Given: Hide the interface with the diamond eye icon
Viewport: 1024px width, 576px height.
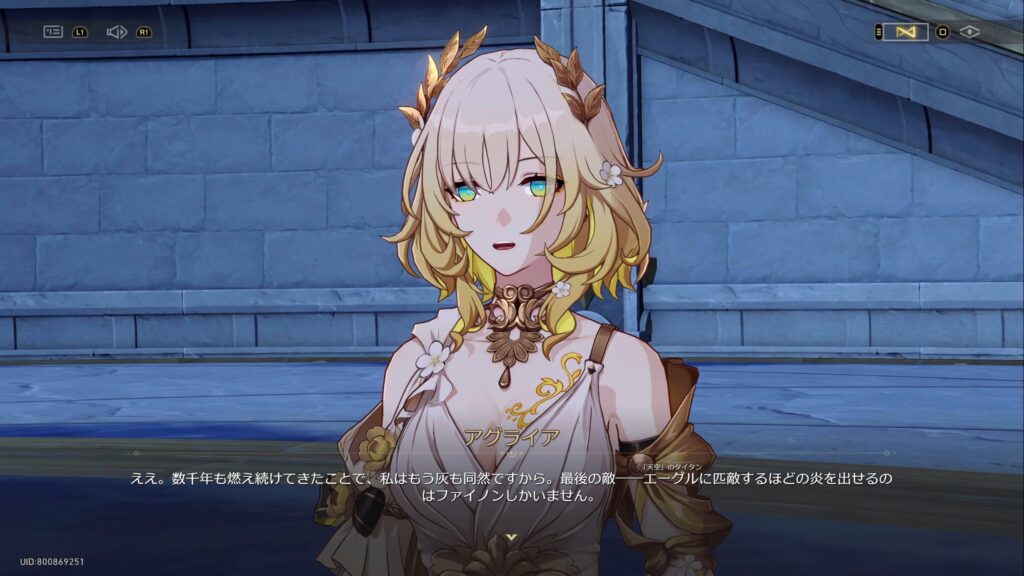Looking at the screenshot, I should pyautogui.click(x=969, y=32).
